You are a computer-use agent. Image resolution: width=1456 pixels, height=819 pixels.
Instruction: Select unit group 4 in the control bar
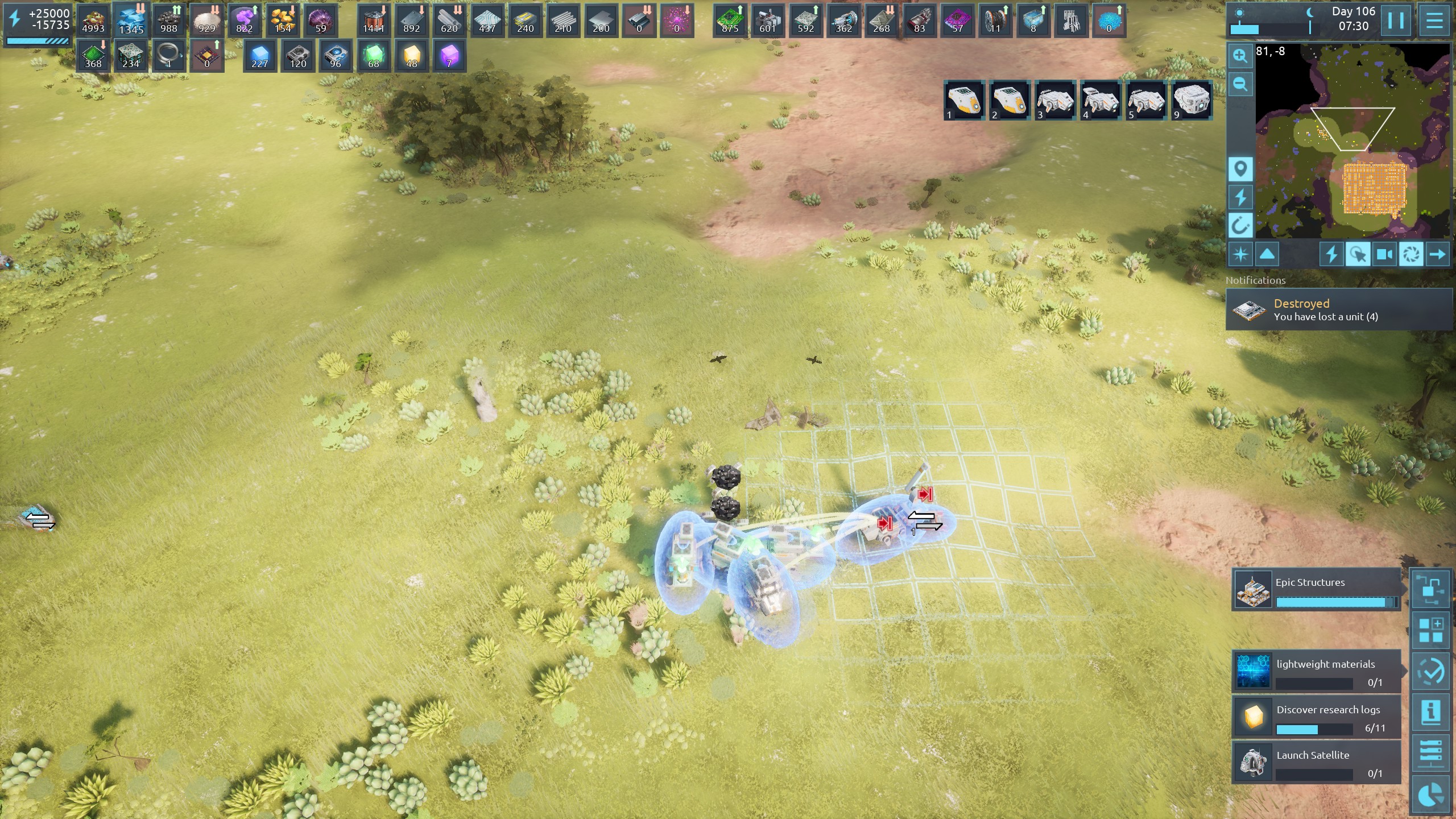click(1101, 100)
